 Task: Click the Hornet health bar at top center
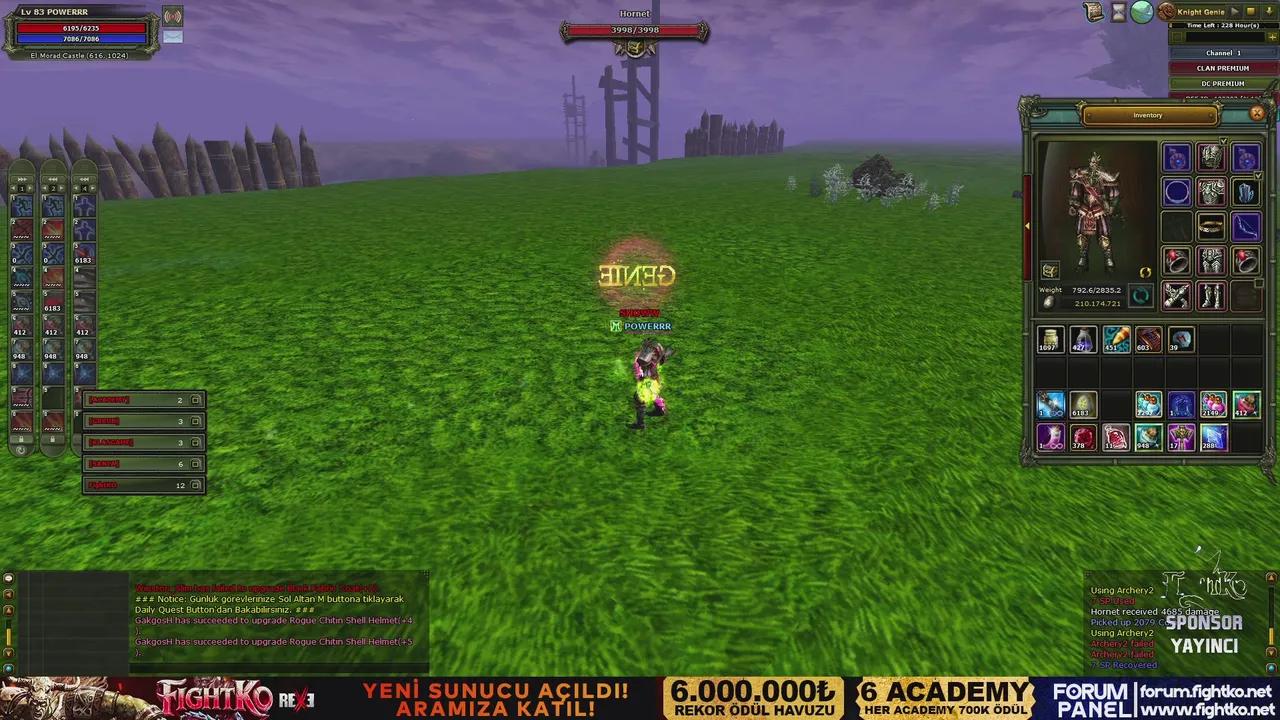pos(635,30)
